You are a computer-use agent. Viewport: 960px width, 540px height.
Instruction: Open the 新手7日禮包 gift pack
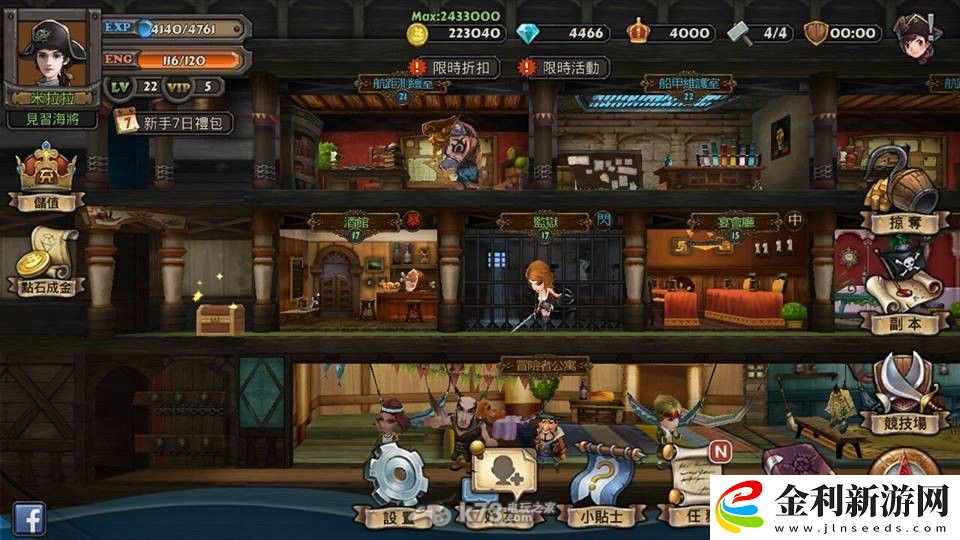coord(175,123)
